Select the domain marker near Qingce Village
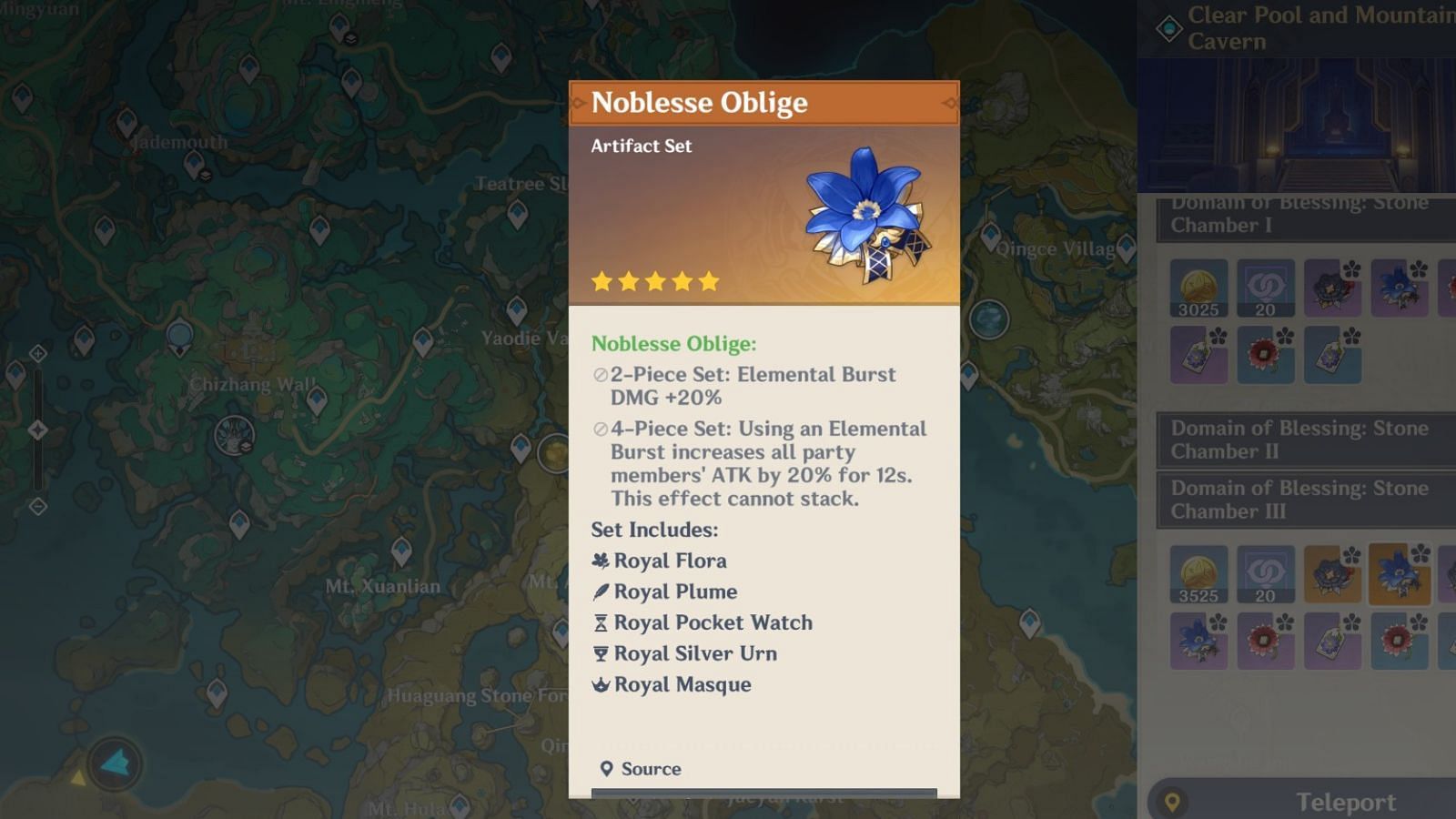This screenshot has height=819, width=1456. coord(988,319)
